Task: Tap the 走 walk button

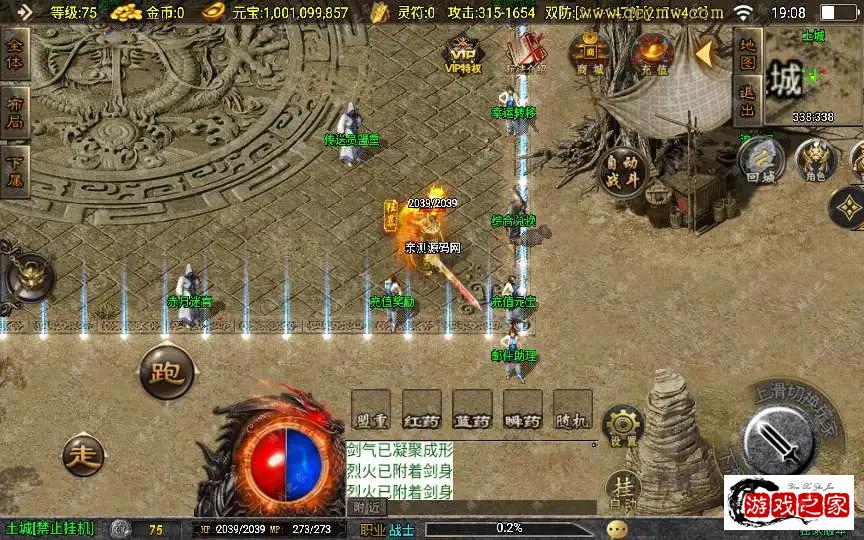Action: click(84, 455)
